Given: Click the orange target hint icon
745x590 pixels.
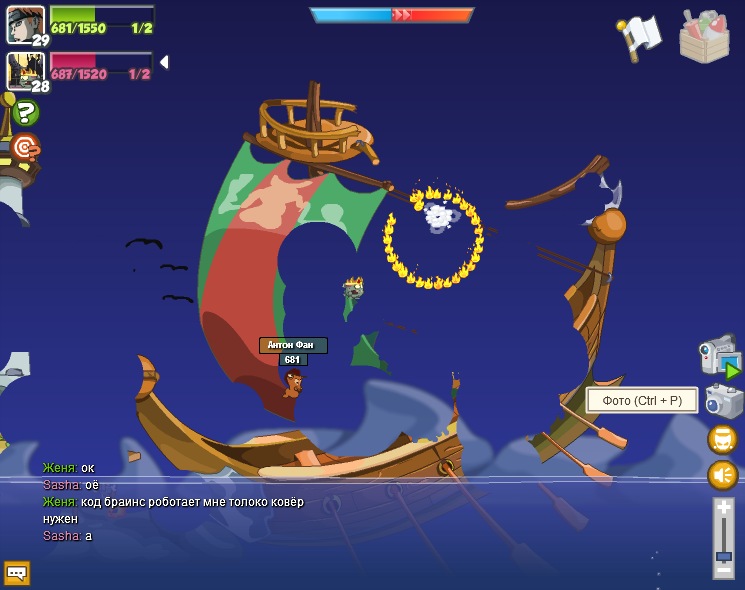Looking at the screenshot, I should pos(24,148).
